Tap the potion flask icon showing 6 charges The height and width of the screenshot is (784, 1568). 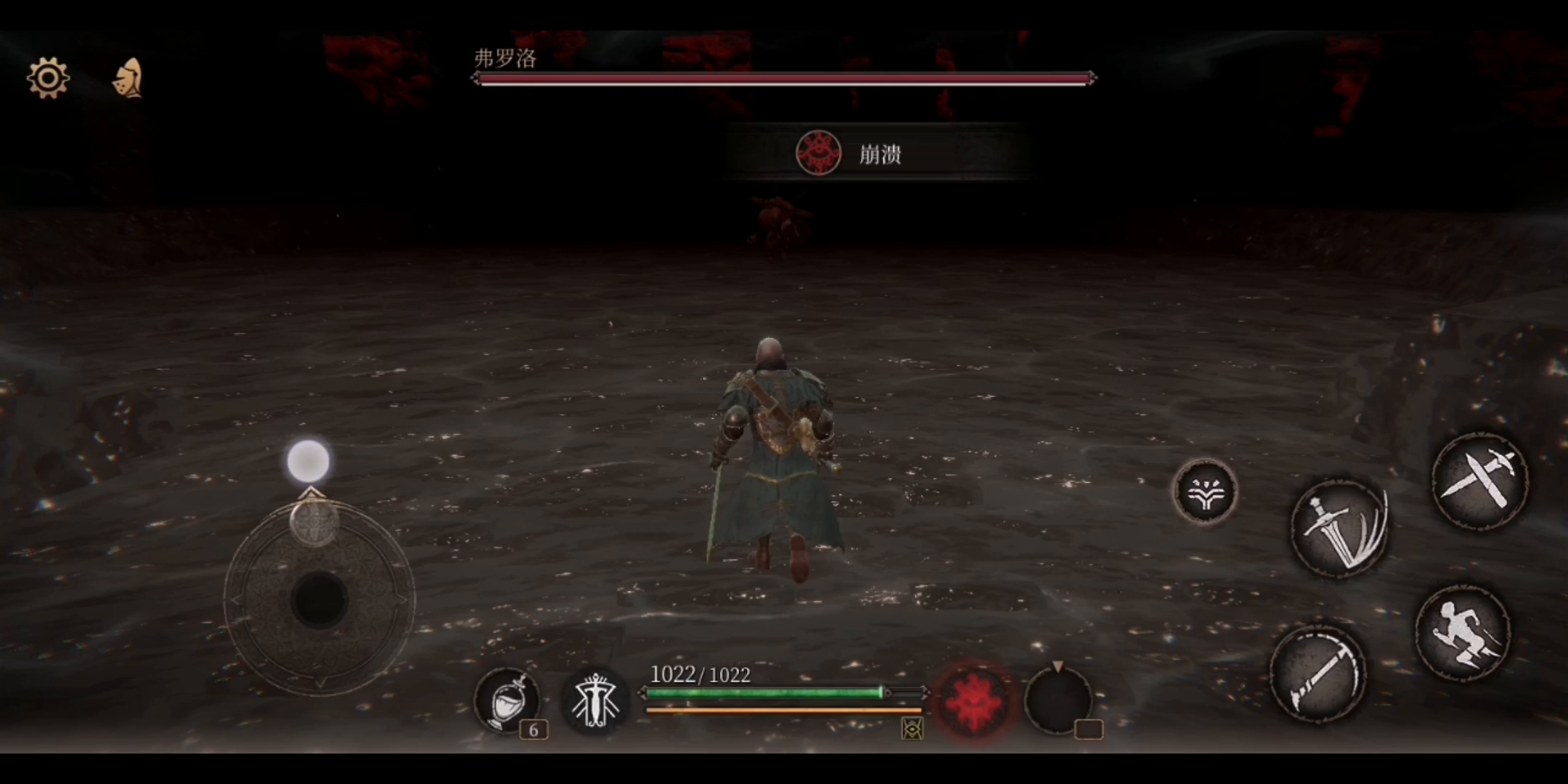pos(508,701)
